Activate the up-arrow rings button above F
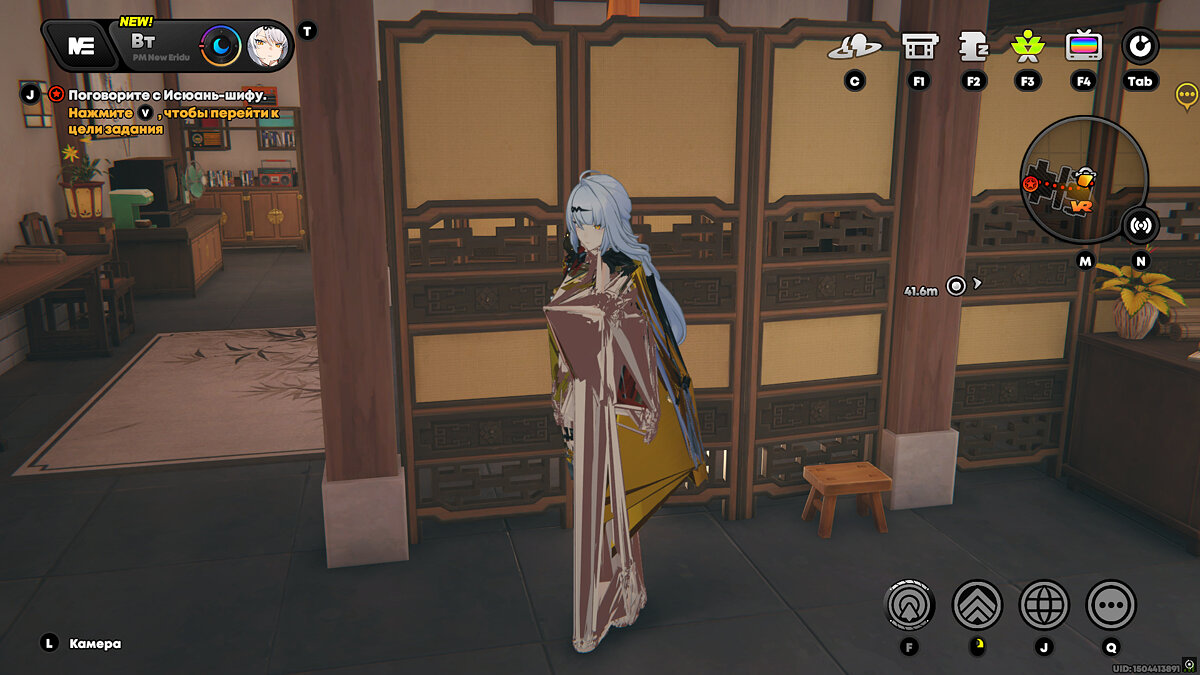This screenshot has height=675, width=1200. [909, 604]
